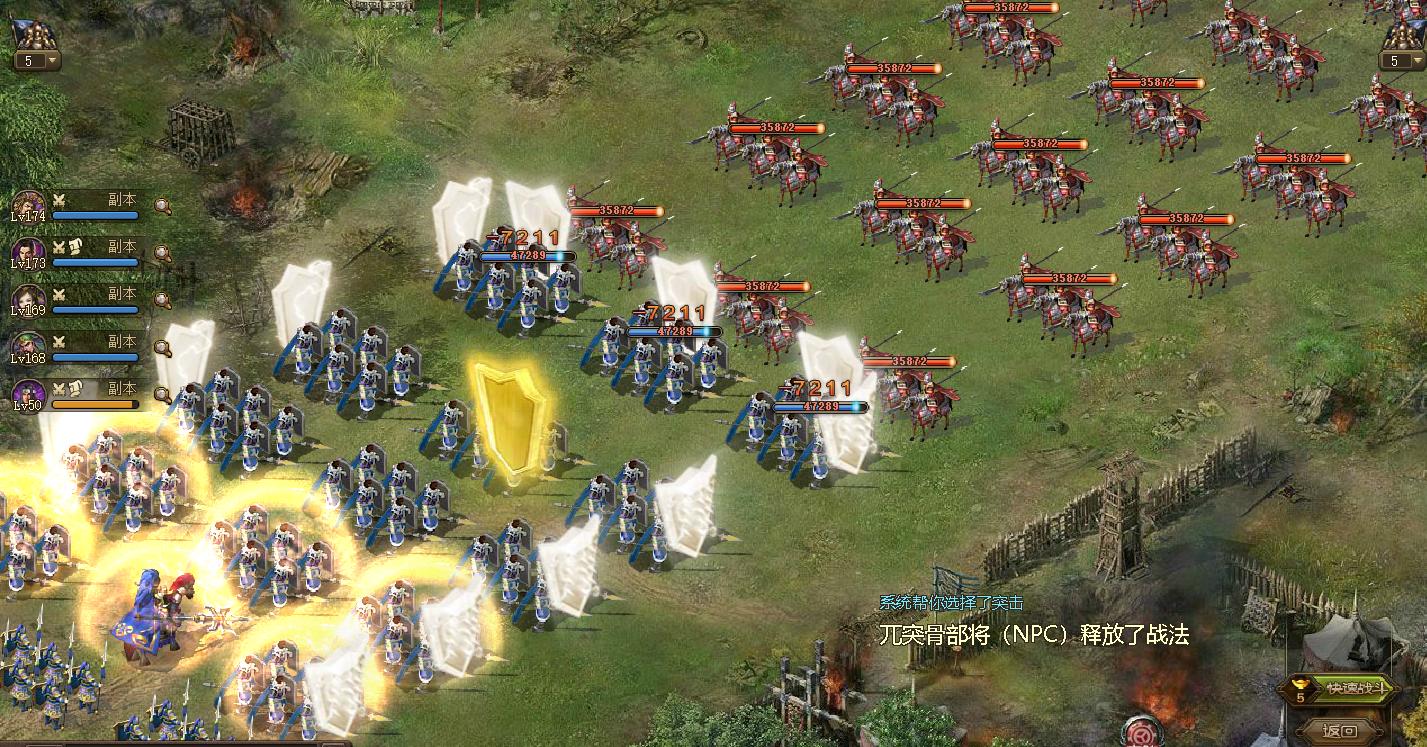Inspect Lv174 general with magnifier icon
This screenshot has width=1427, height=747.
coord(162,207)
